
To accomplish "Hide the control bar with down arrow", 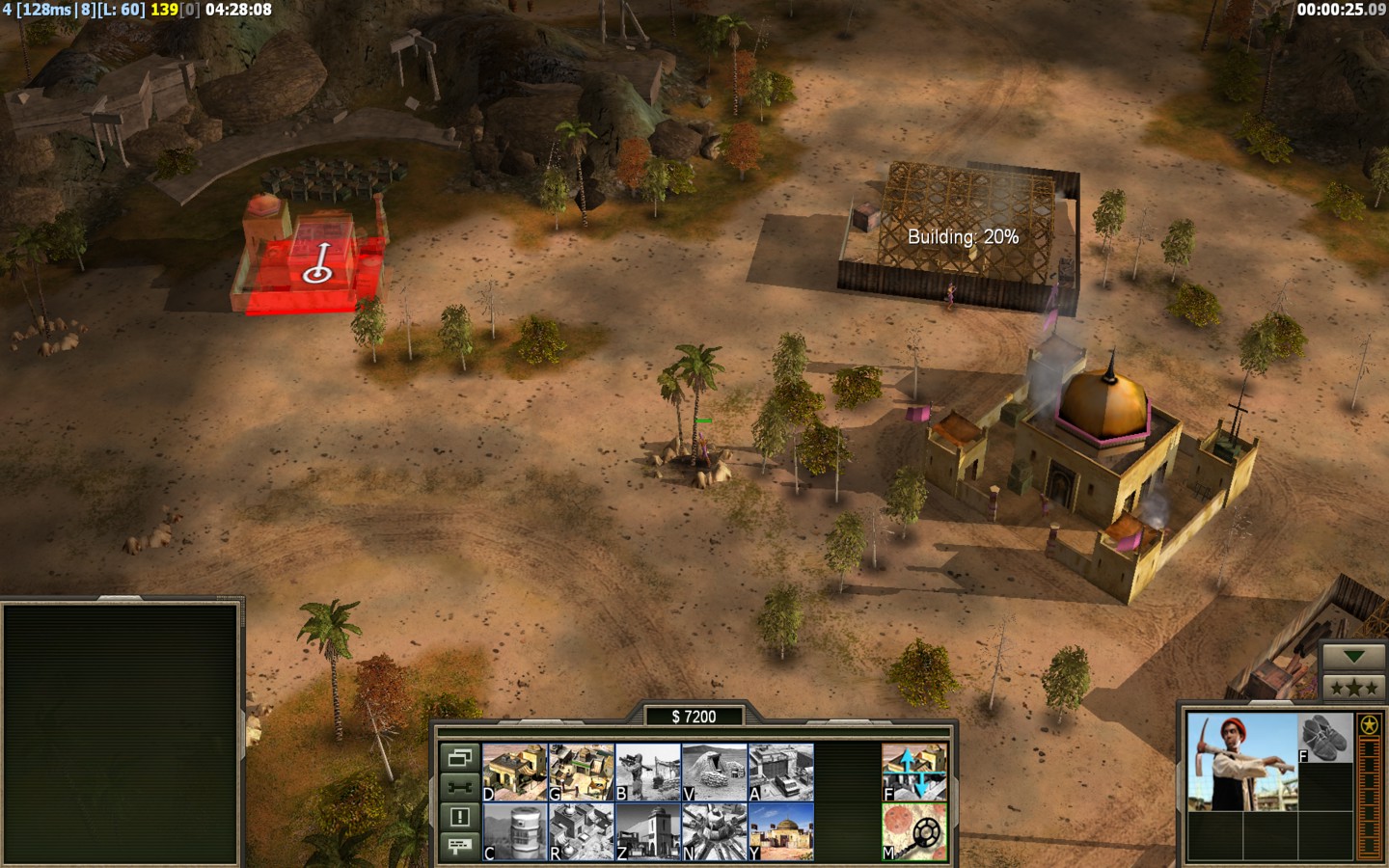I will 1353,657.
